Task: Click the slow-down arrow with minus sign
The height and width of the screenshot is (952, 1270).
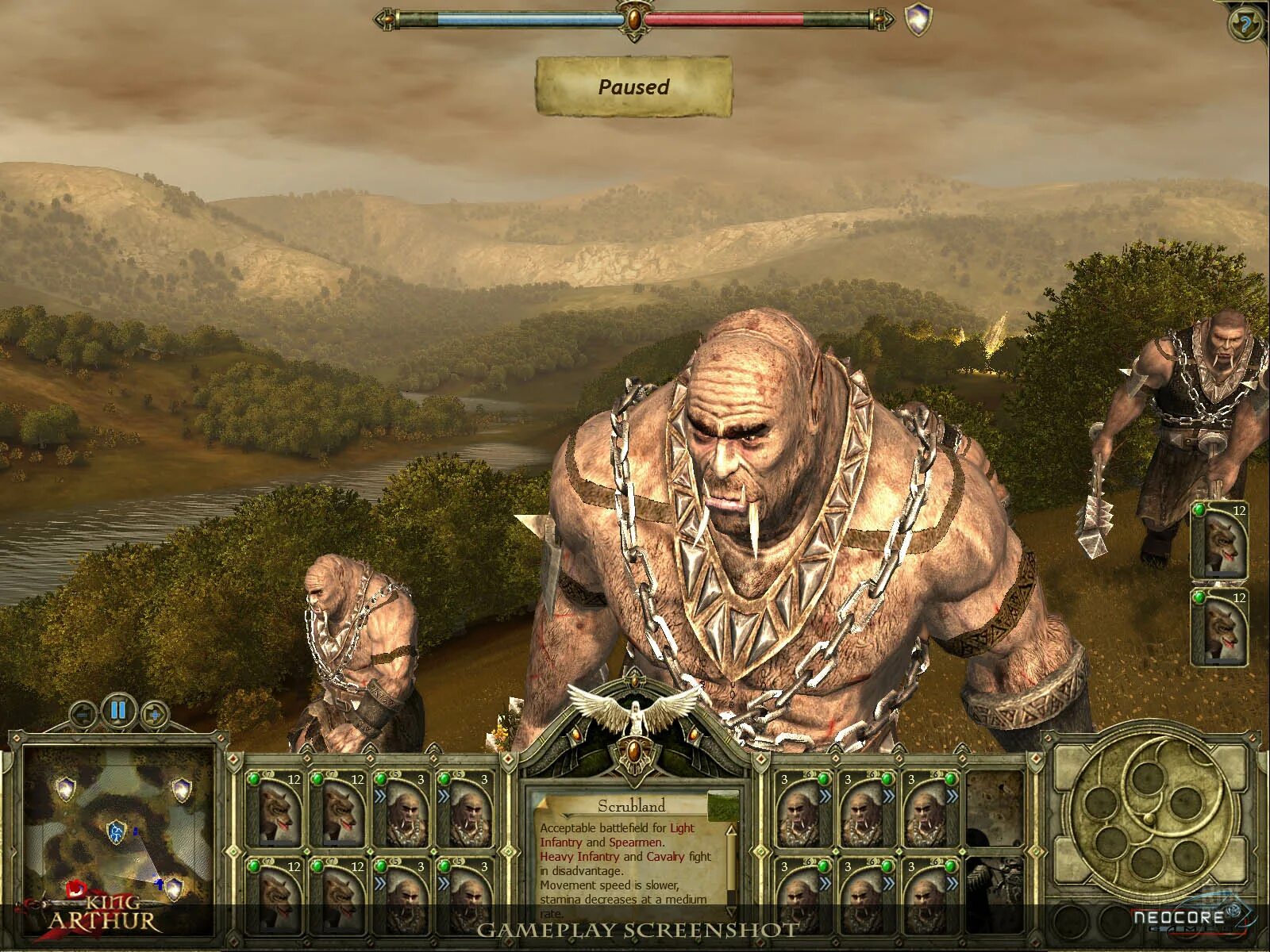Action: [x=82, y=714]
